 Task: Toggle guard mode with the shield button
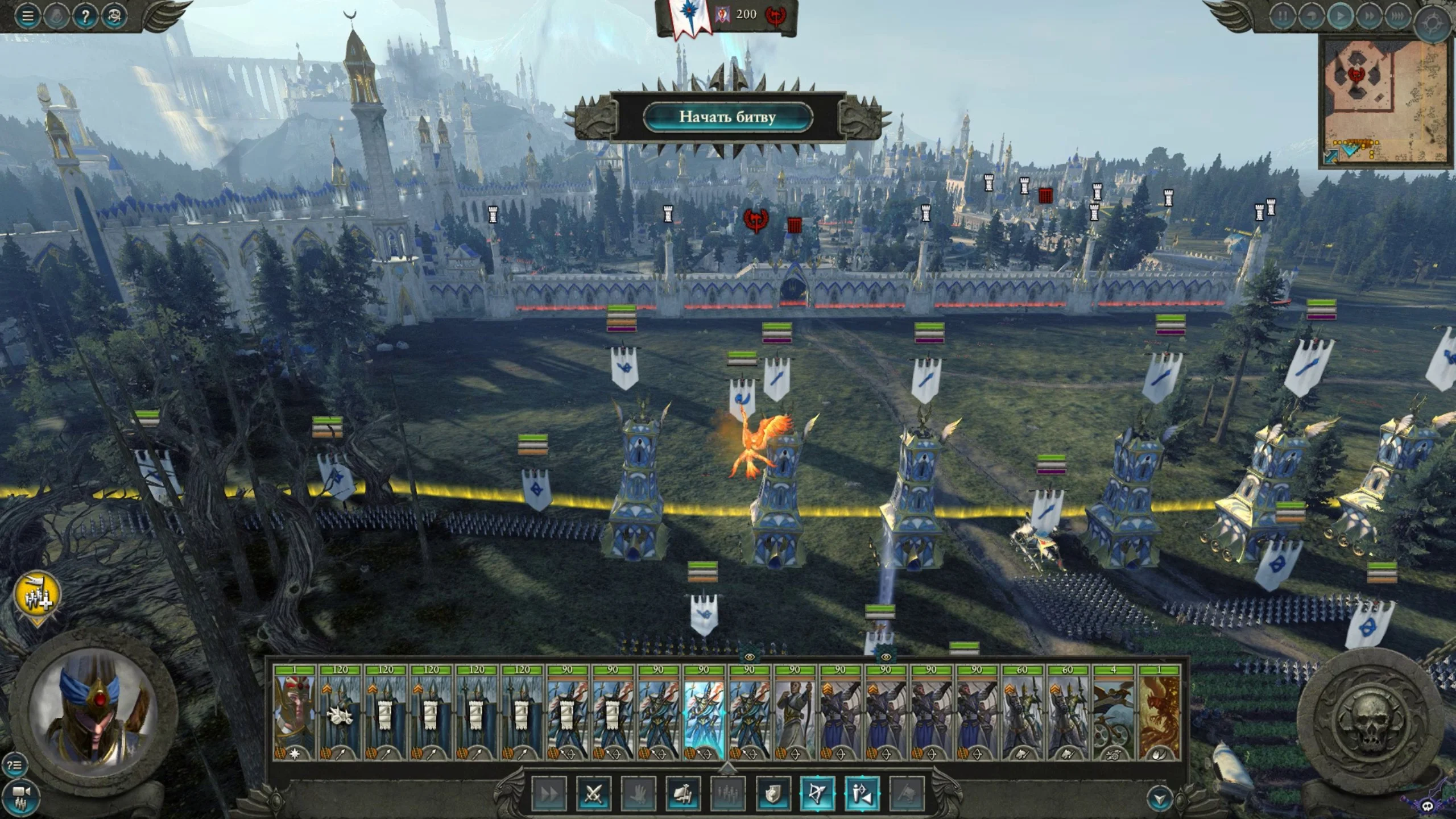pos(772,793)
